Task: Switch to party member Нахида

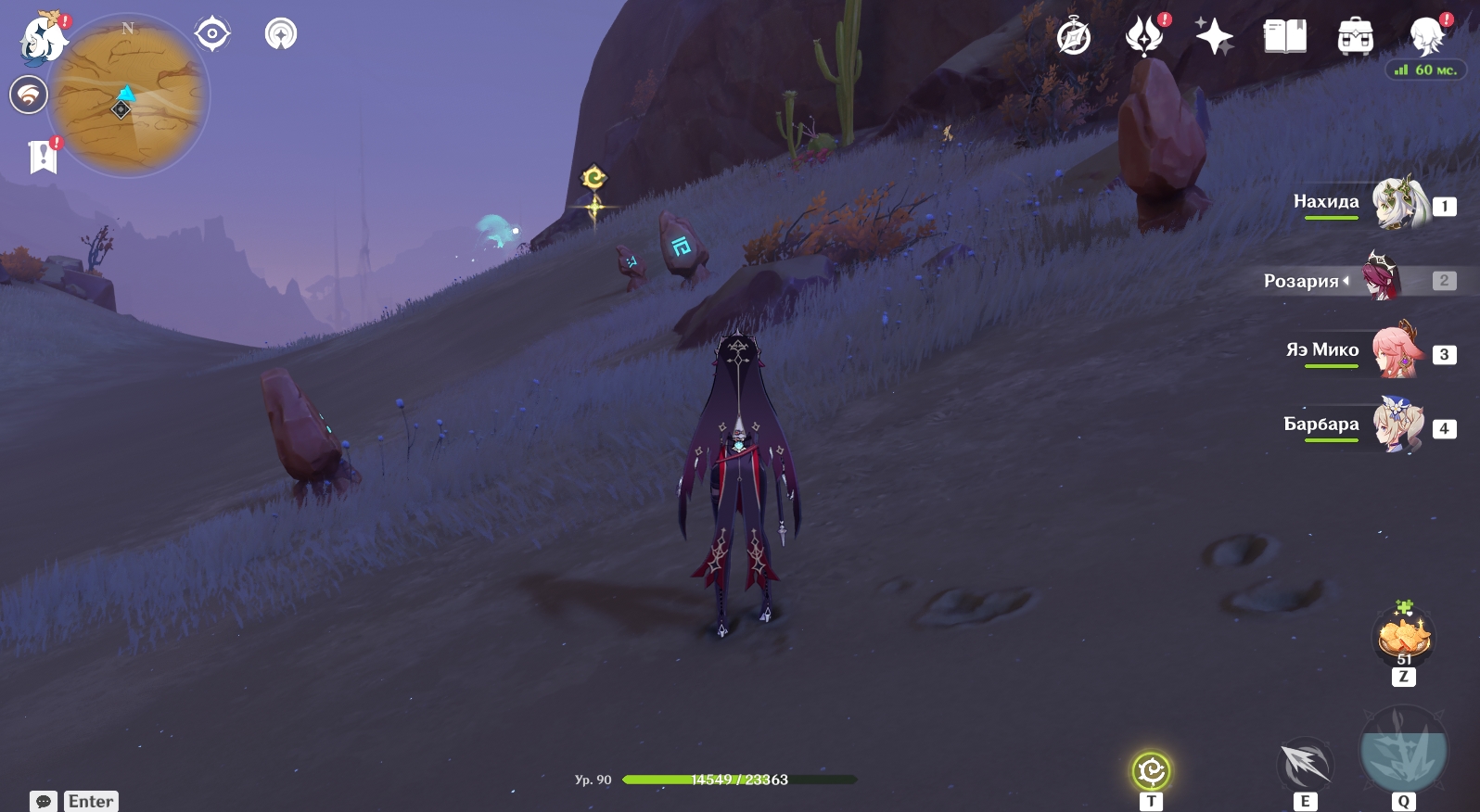Action: click(1397, 203)
